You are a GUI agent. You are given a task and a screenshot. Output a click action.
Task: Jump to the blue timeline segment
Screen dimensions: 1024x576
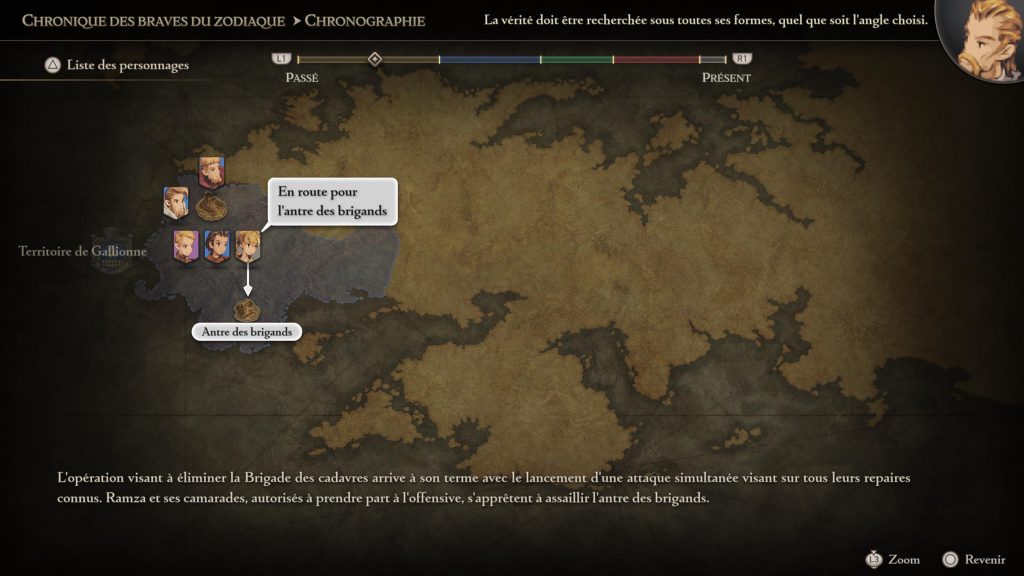click(x=490, y=60)
